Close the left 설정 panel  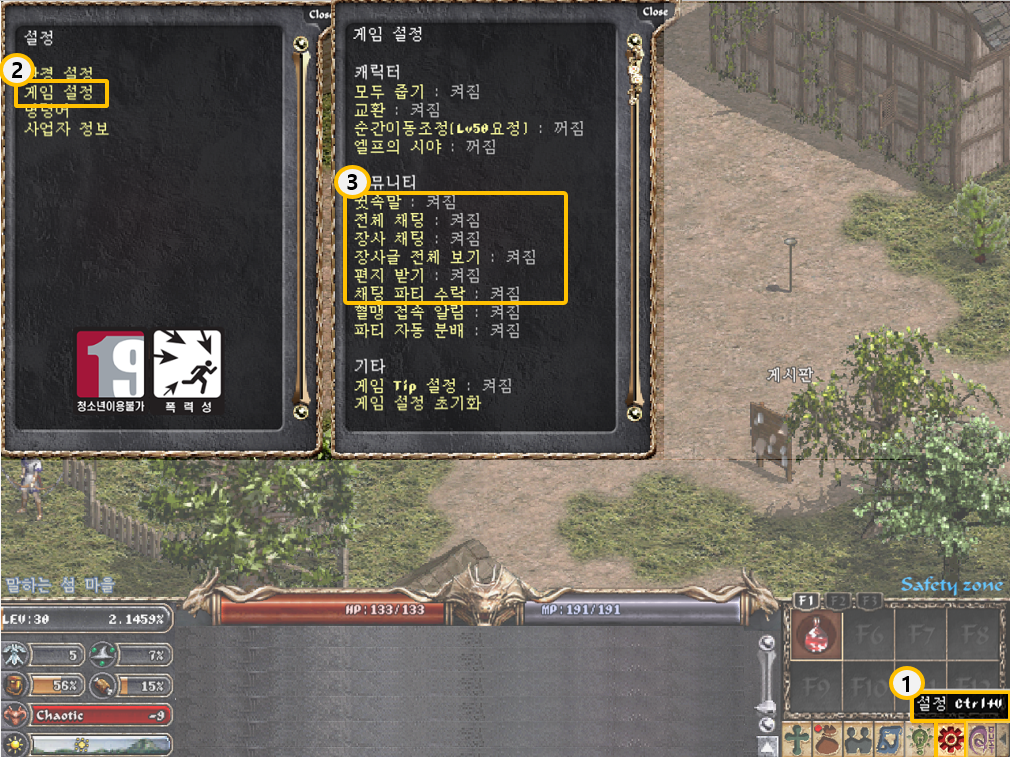tap(320, 14)
